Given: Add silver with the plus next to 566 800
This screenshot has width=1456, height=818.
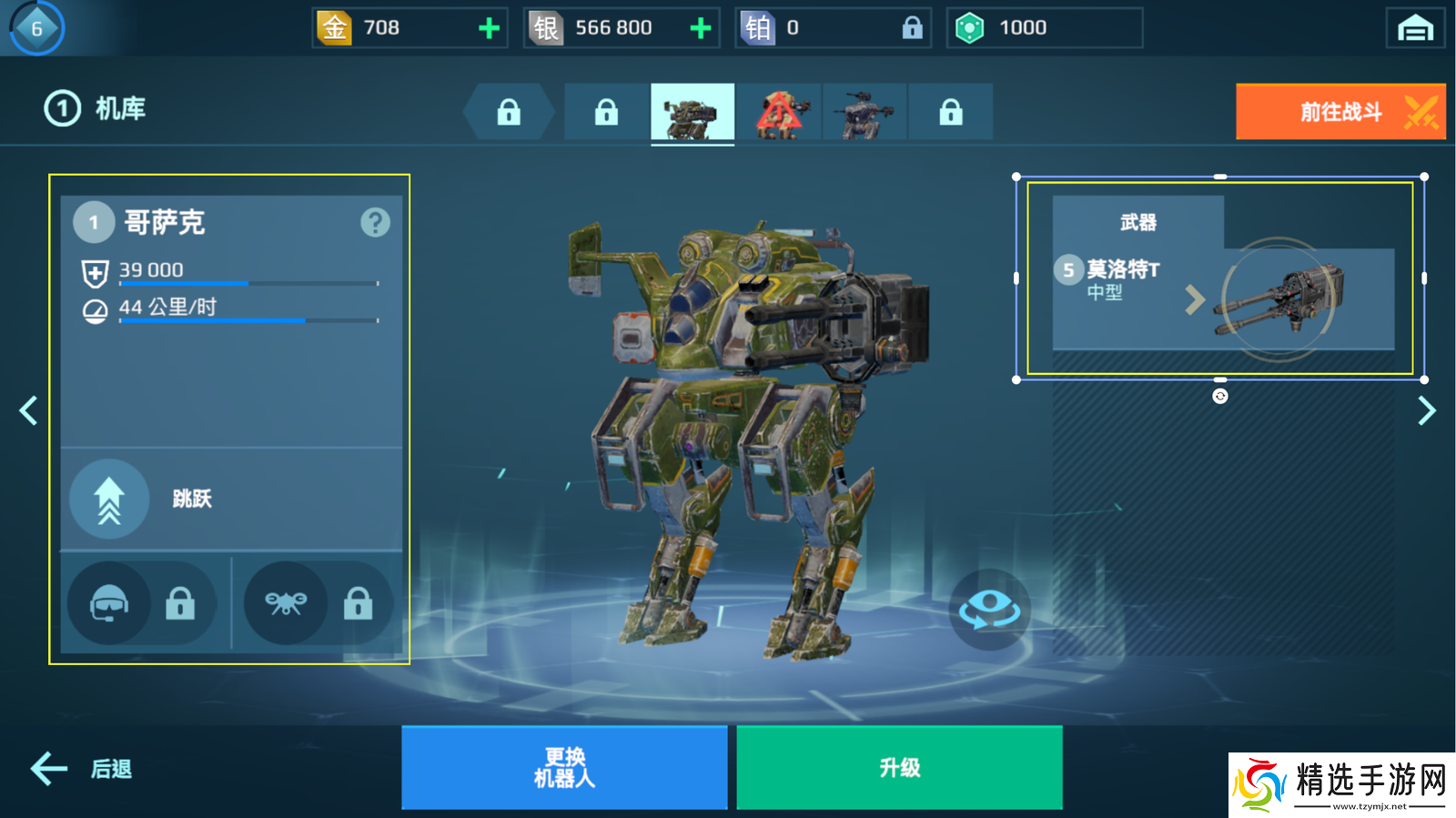Looking at the screenshot, I should tap(701, 28).
